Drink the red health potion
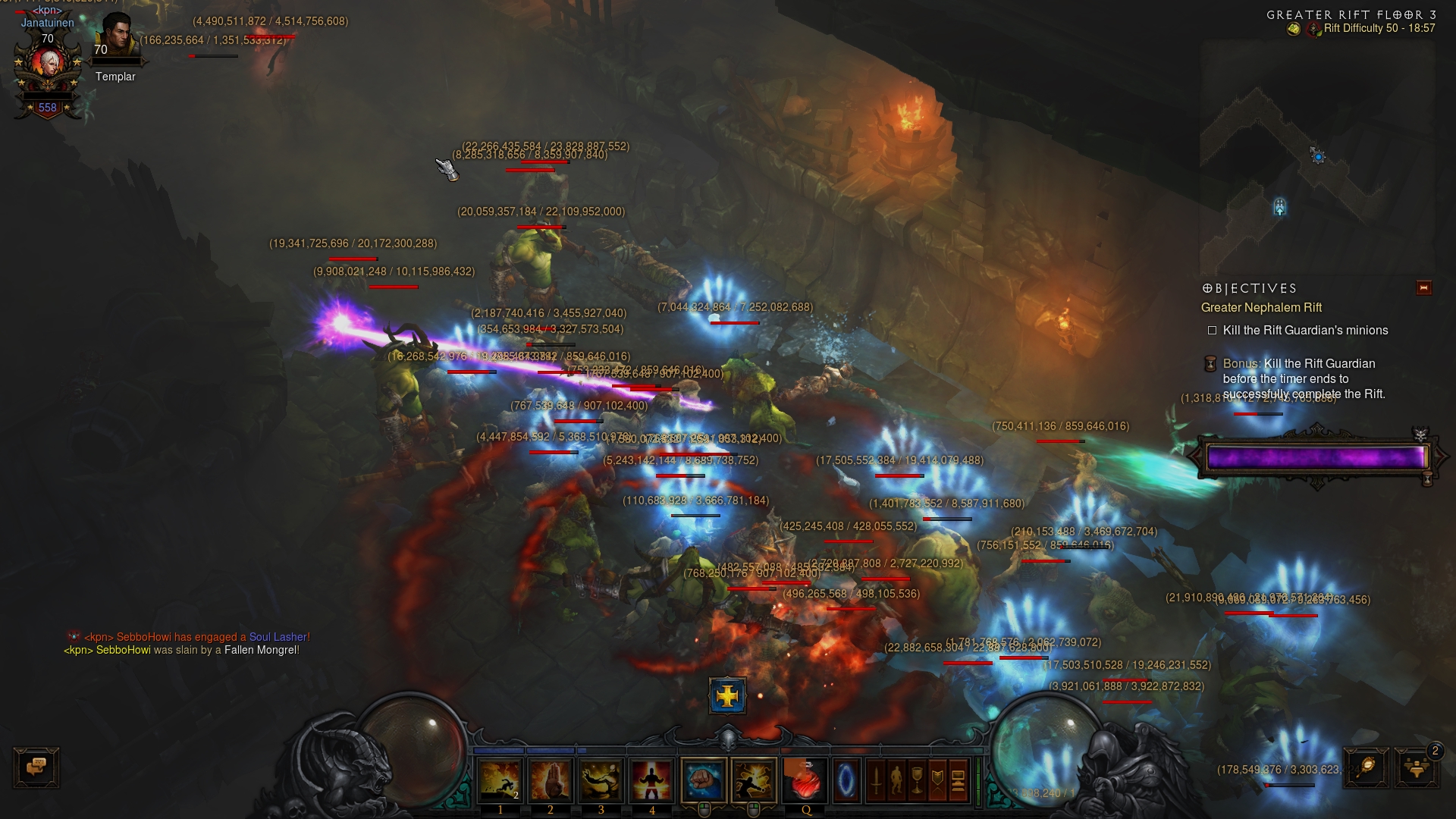 pos(805,780)
